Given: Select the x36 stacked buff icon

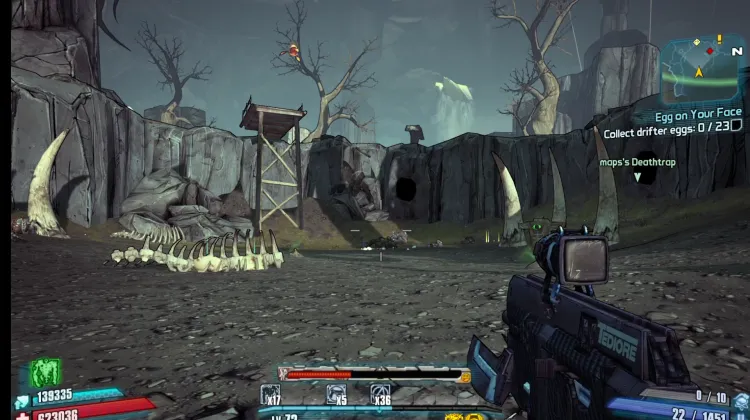Looking at the screenshot, I should pyautogui.click(x=381, y=394).
